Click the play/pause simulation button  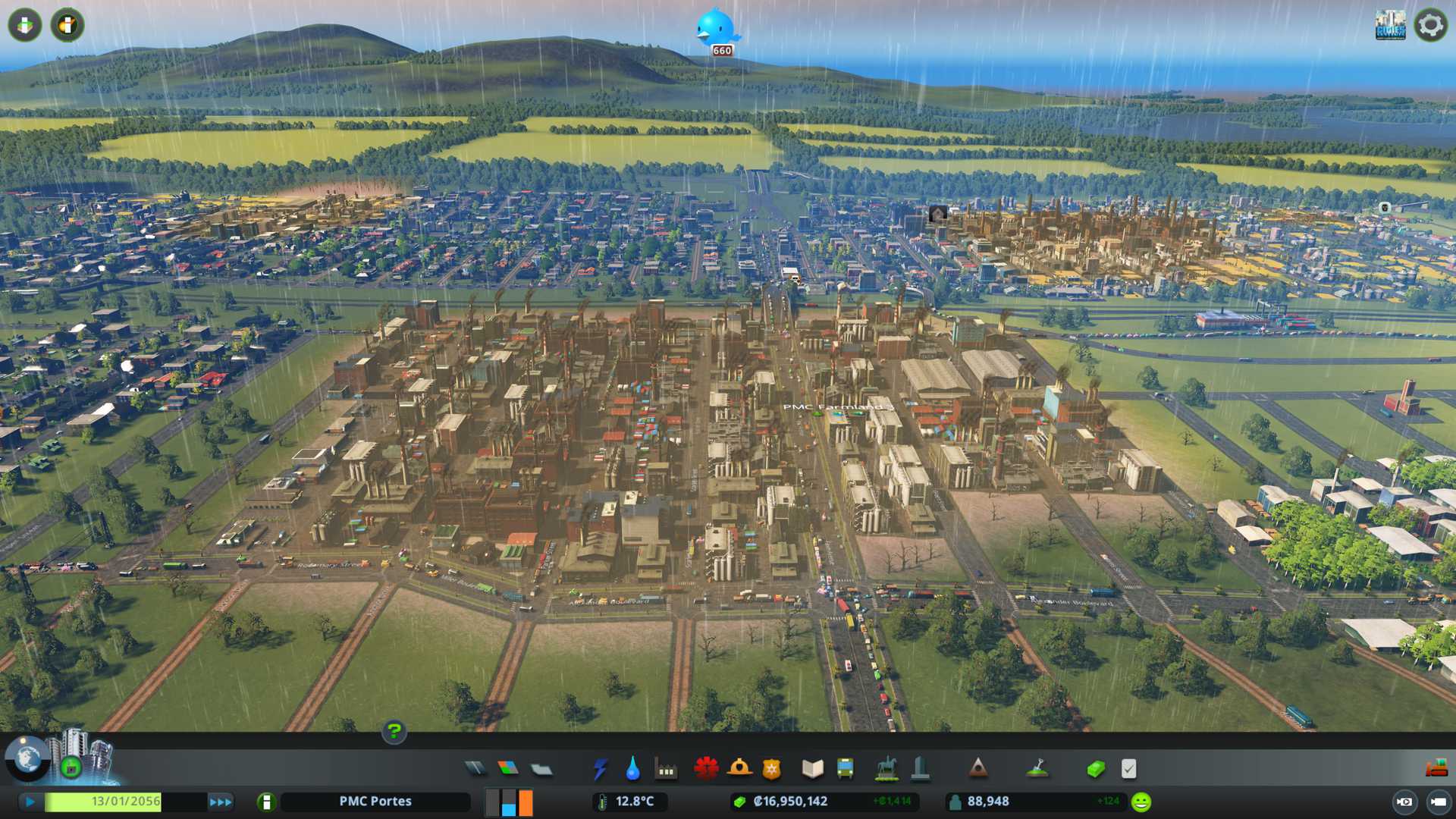click(x=30, y=802)
